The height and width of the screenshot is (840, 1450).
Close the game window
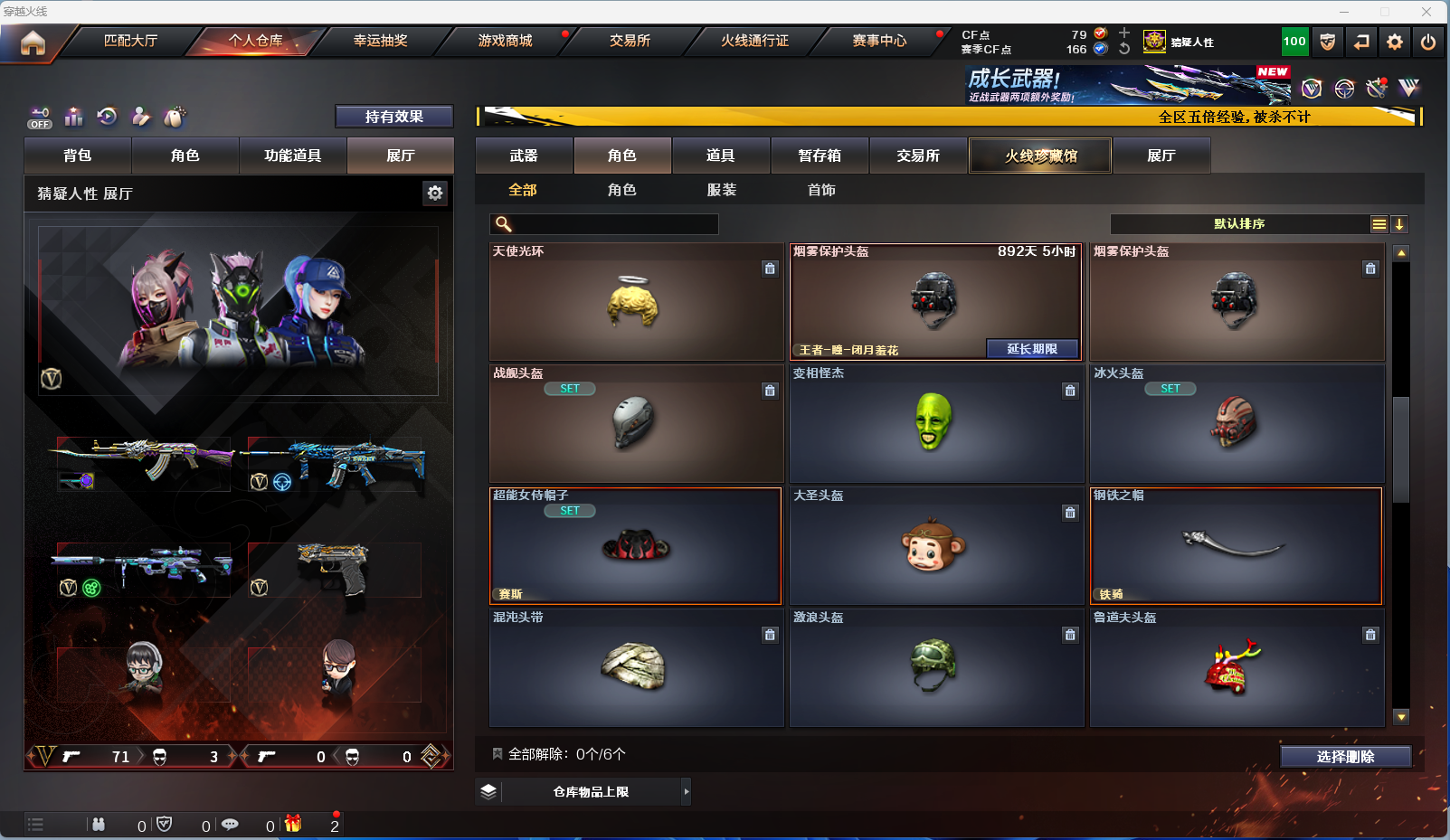(x=1426, y=12)
